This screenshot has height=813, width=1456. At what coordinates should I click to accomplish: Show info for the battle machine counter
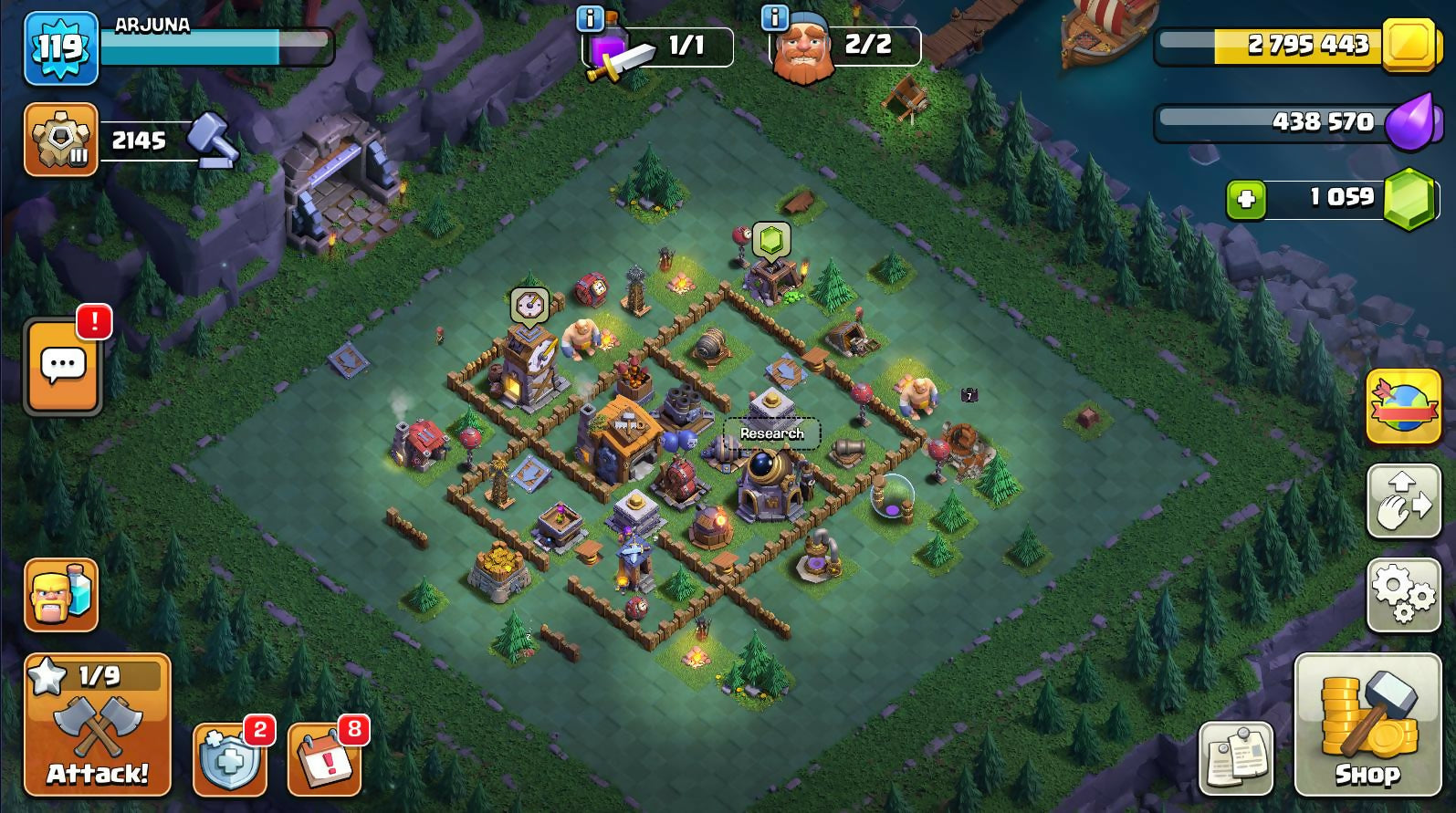591,17
